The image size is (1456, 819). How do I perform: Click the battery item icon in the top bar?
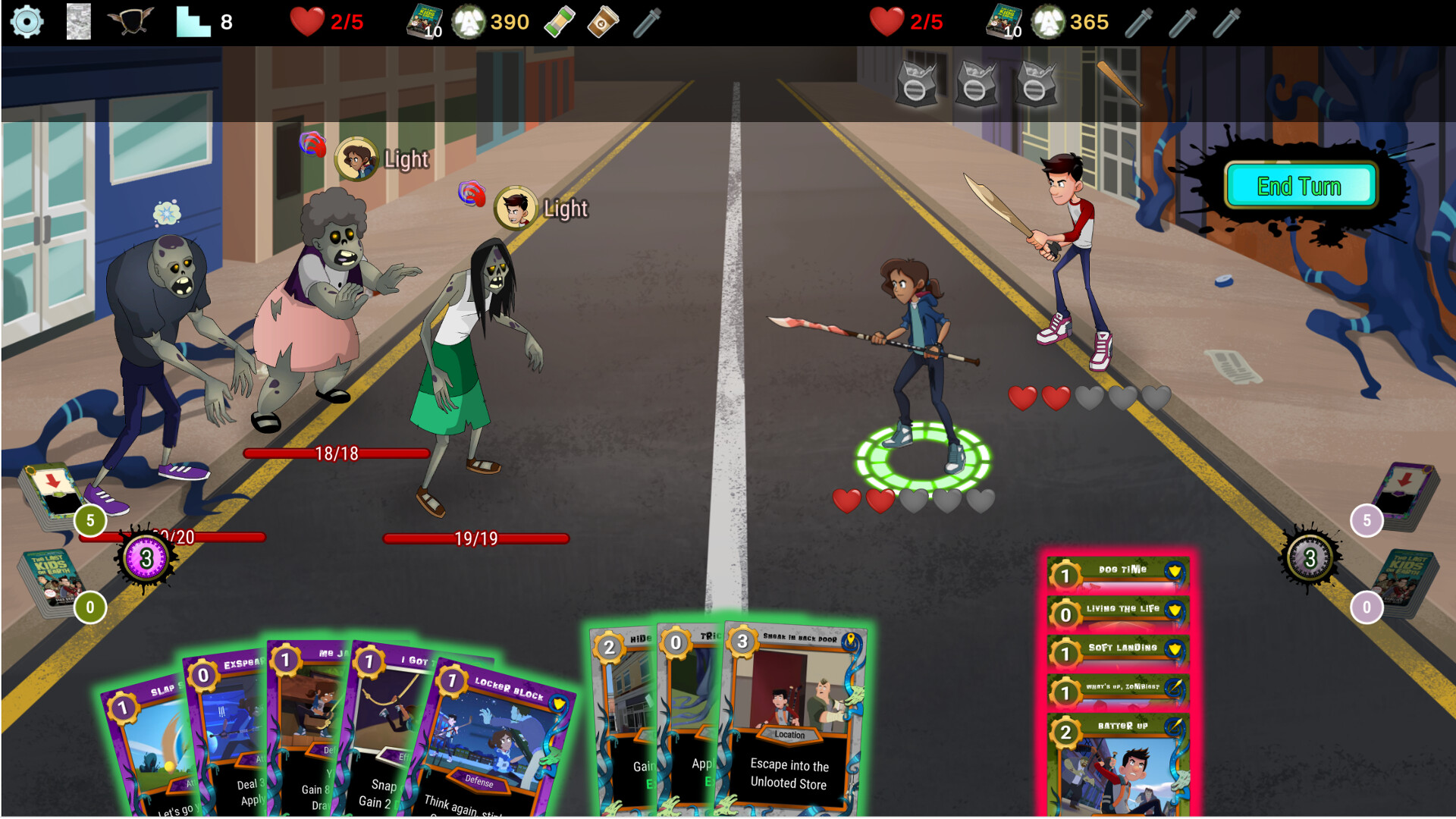(x=559, y=21)
